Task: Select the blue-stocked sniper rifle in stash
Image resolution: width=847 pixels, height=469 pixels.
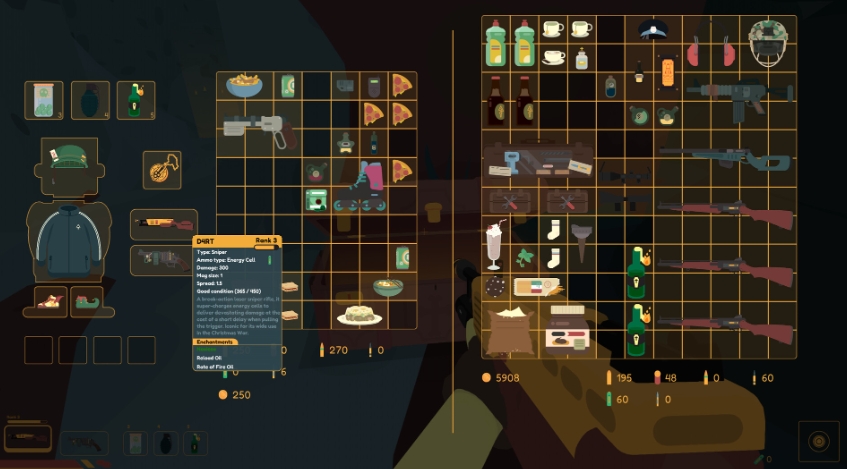Action: (x=726, y=157)
